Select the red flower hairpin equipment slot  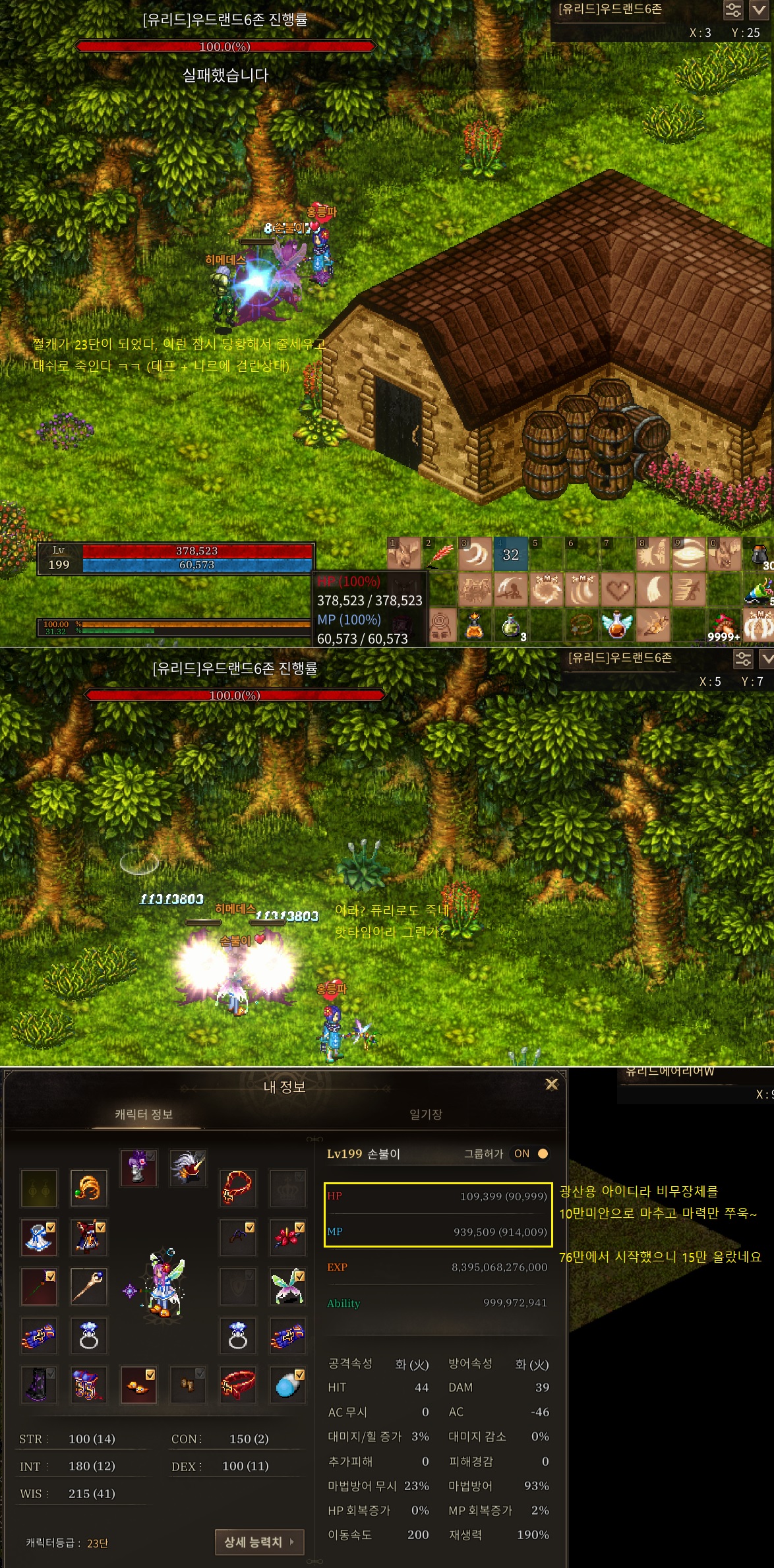coord(287,1236)
